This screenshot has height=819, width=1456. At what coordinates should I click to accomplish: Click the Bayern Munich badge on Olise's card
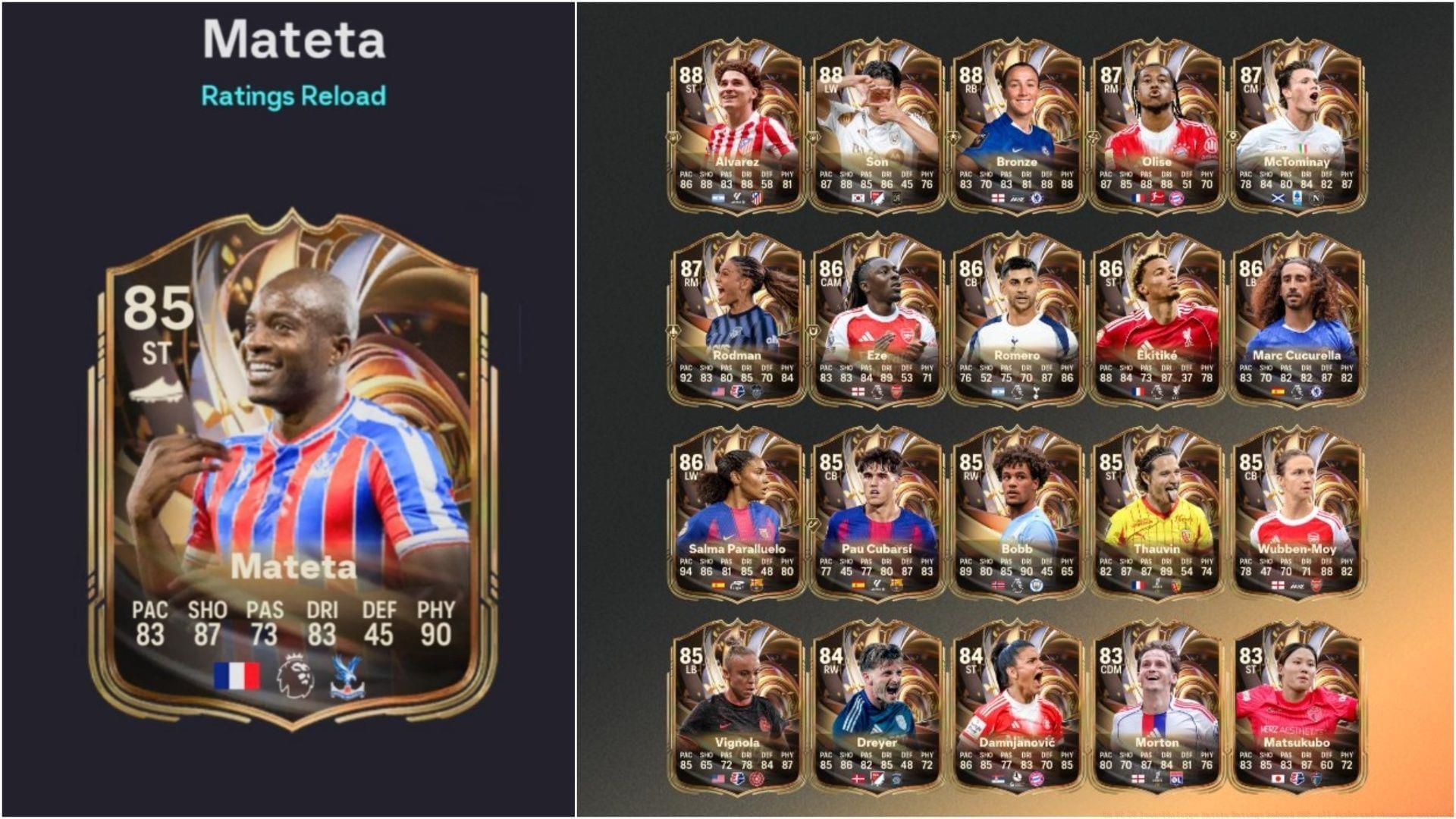pyautogui.click(x=1176, y=198)
